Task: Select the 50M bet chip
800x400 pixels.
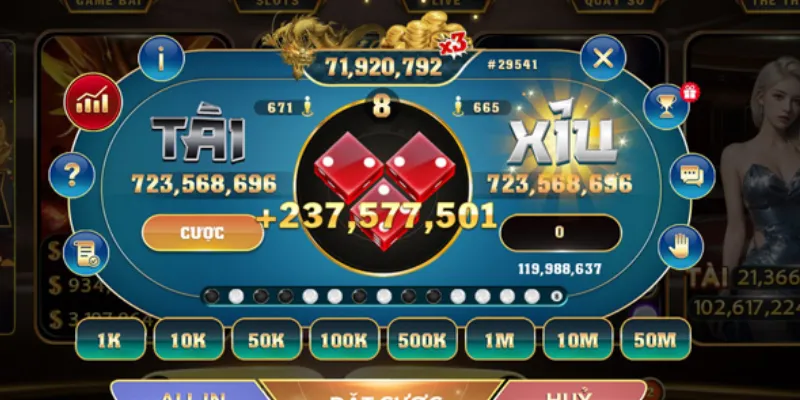Action: [654, 339]
